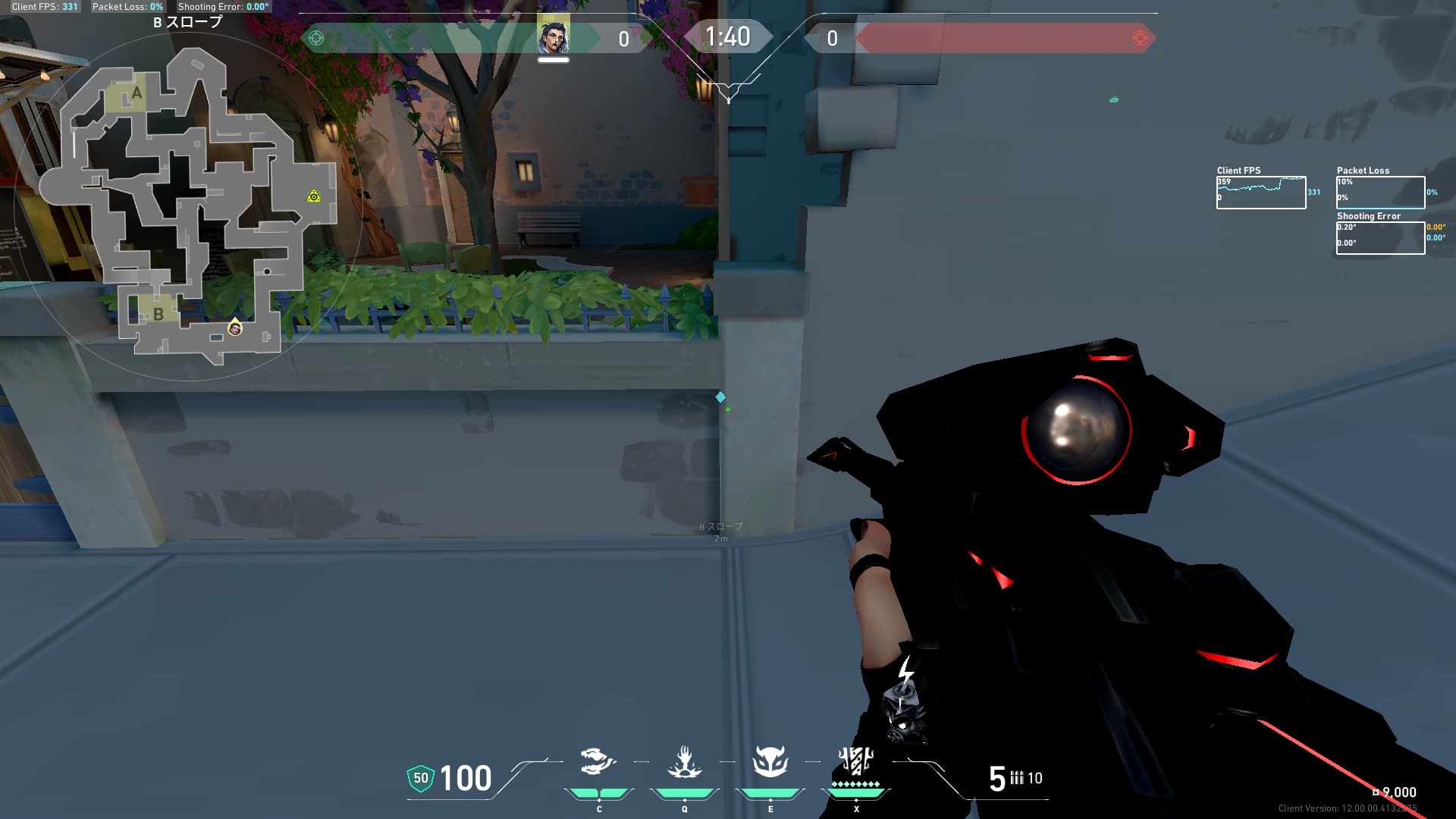Viewport: 1456px width, 819px height.
Task: Click the shield armor icon
Action: (x=421, y=778)
